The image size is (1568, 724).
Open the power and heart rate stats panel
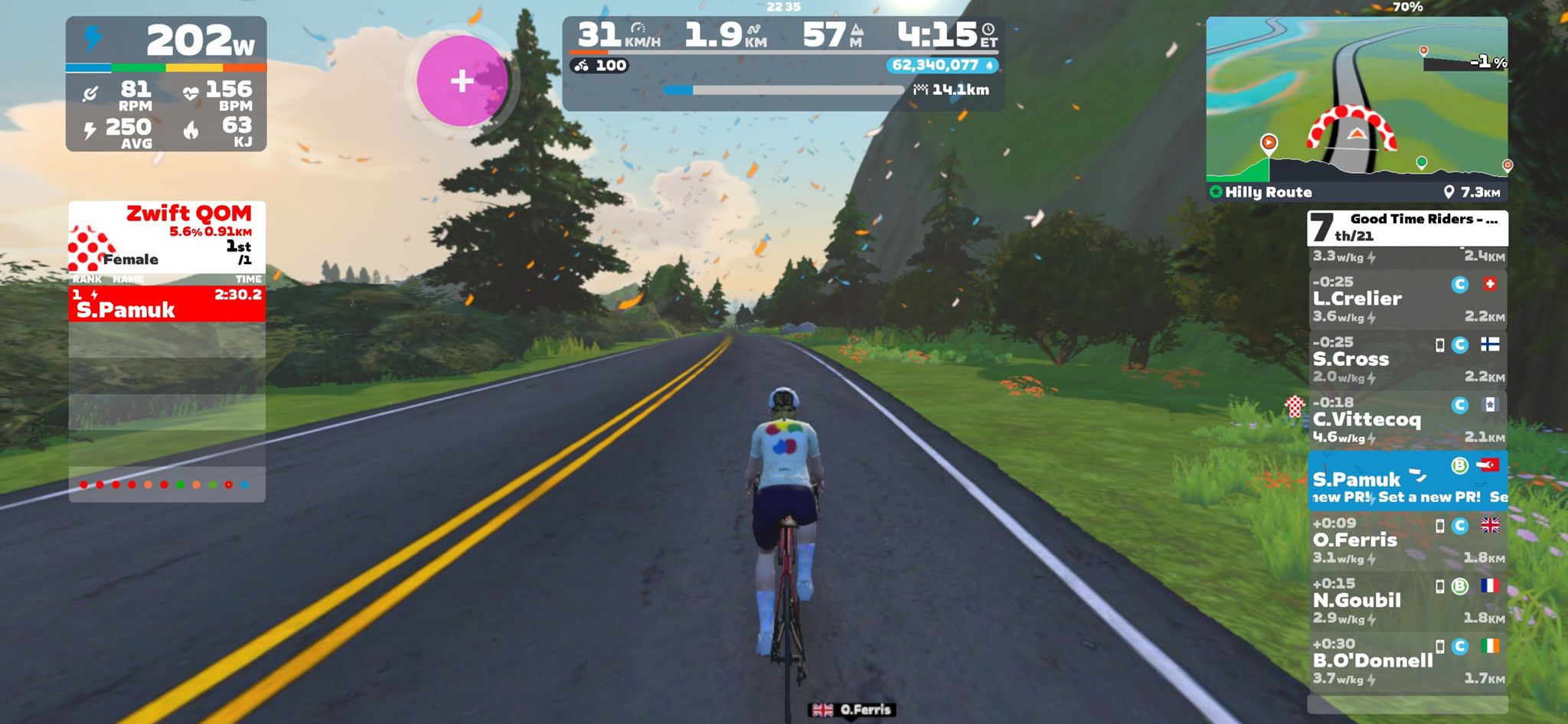166,84
